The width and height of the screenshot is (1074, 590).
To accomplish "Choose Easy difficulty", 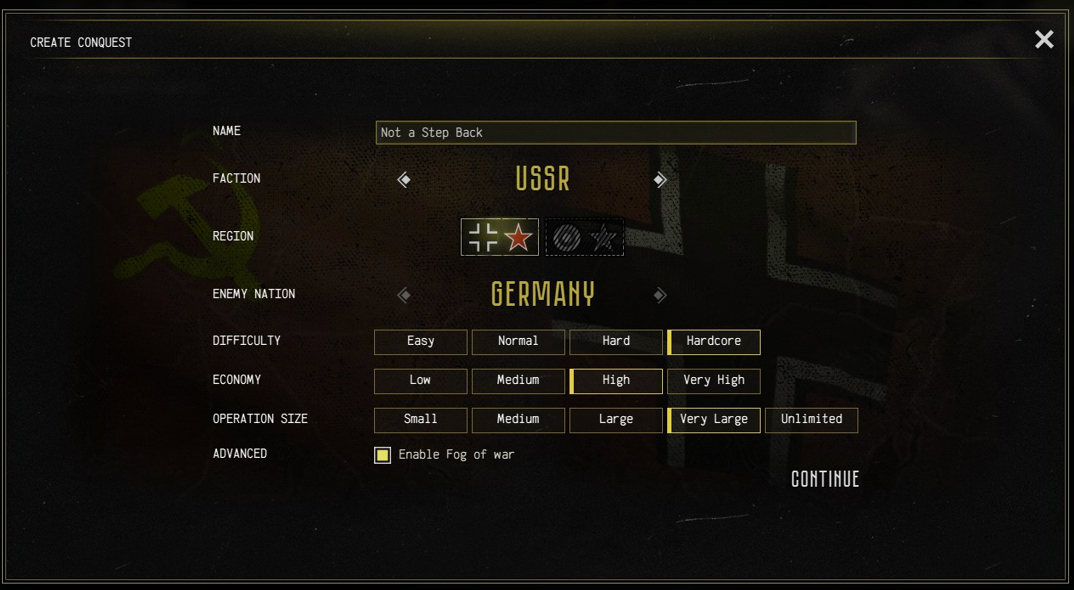I will 420,342.
